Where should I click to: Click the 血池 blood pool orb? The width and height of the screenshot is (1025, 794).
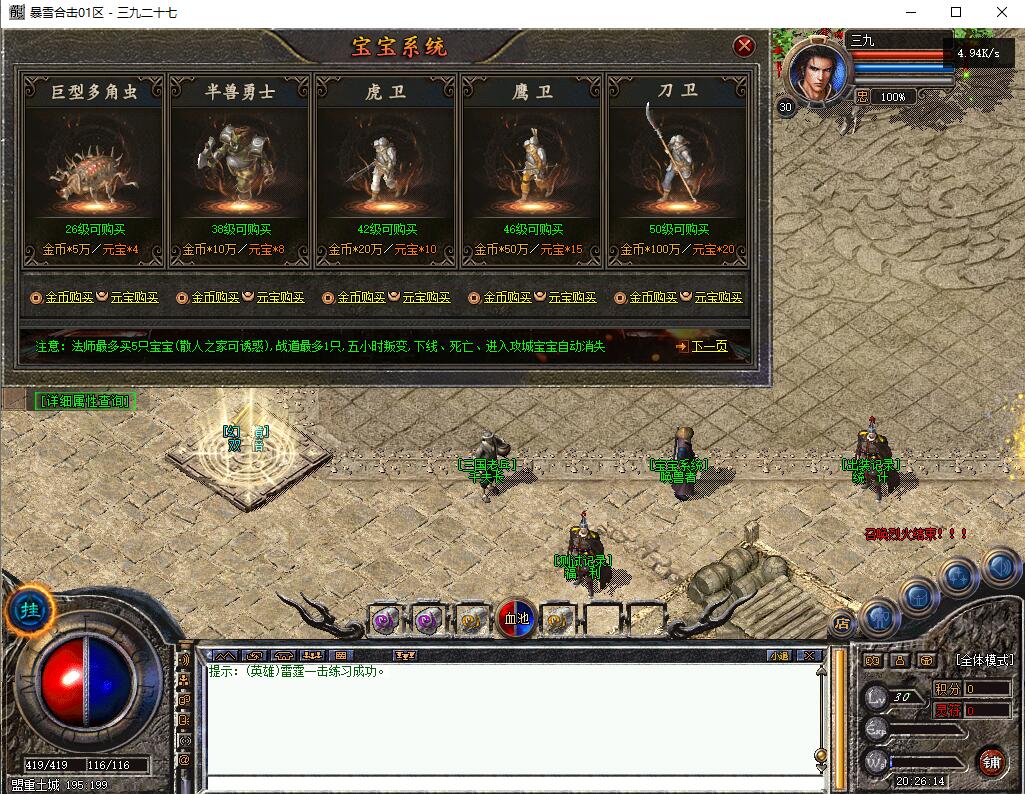517,620
